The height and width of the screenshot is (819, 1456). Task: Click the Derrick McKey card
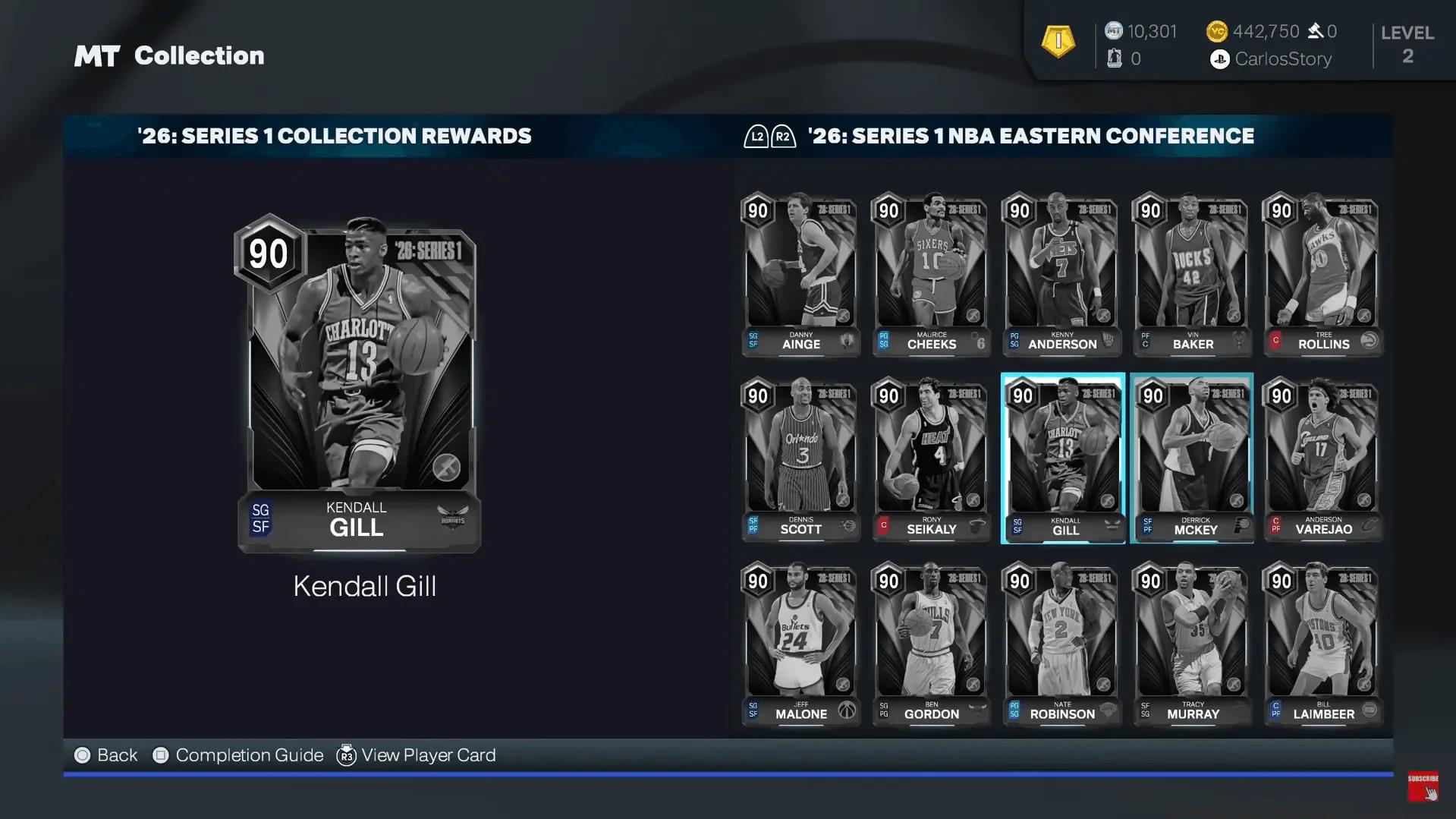1192,459
